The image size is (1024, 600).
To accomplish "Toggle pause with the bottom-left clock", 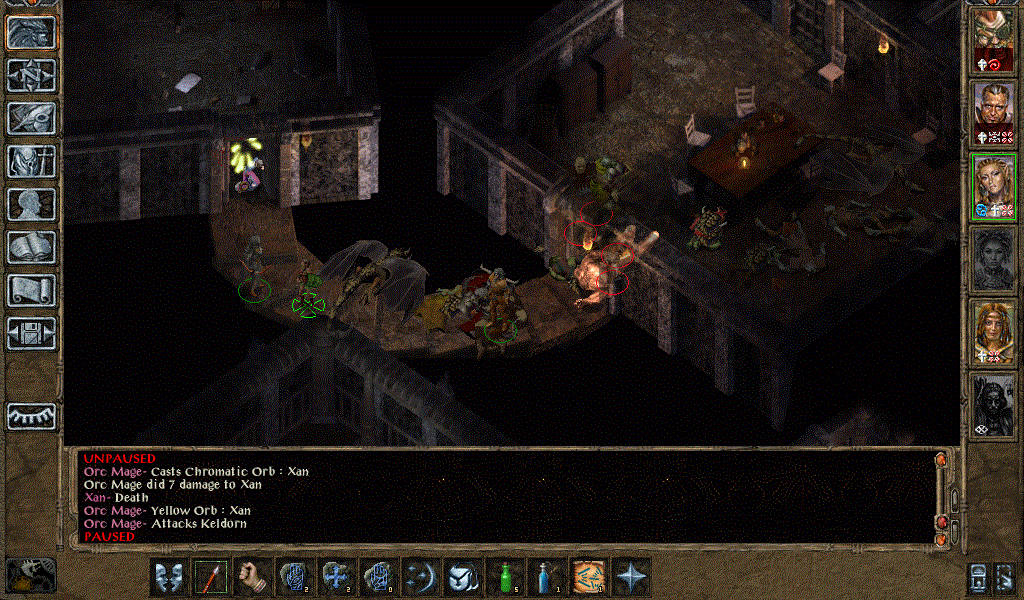I will coord(30,574).
